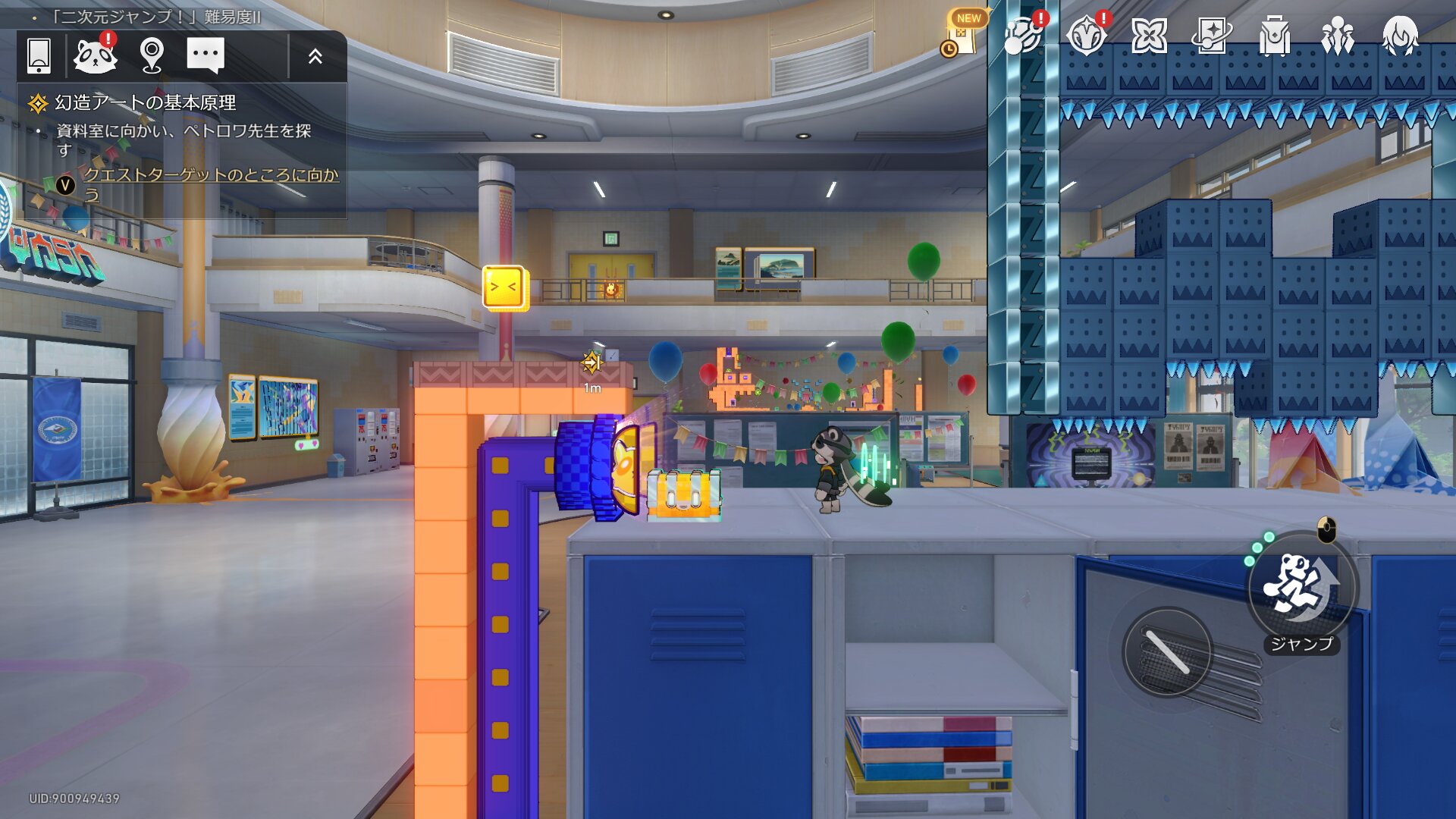Open the shield badge icon with alert
Screen dimensions: 1456x819
click(1086, 36)
